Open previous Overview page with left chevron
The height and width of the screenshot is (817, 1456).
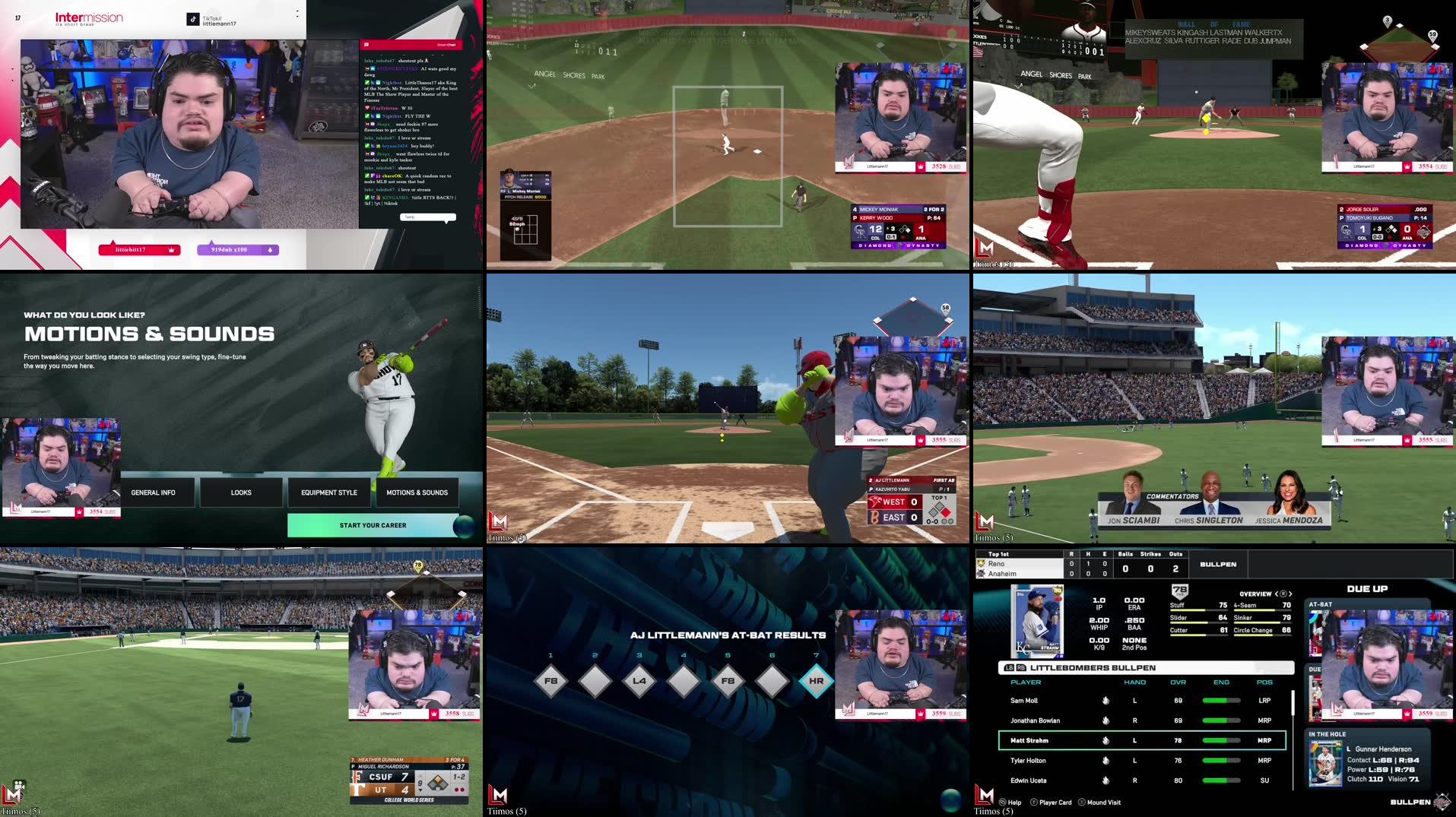[1276, 594]
